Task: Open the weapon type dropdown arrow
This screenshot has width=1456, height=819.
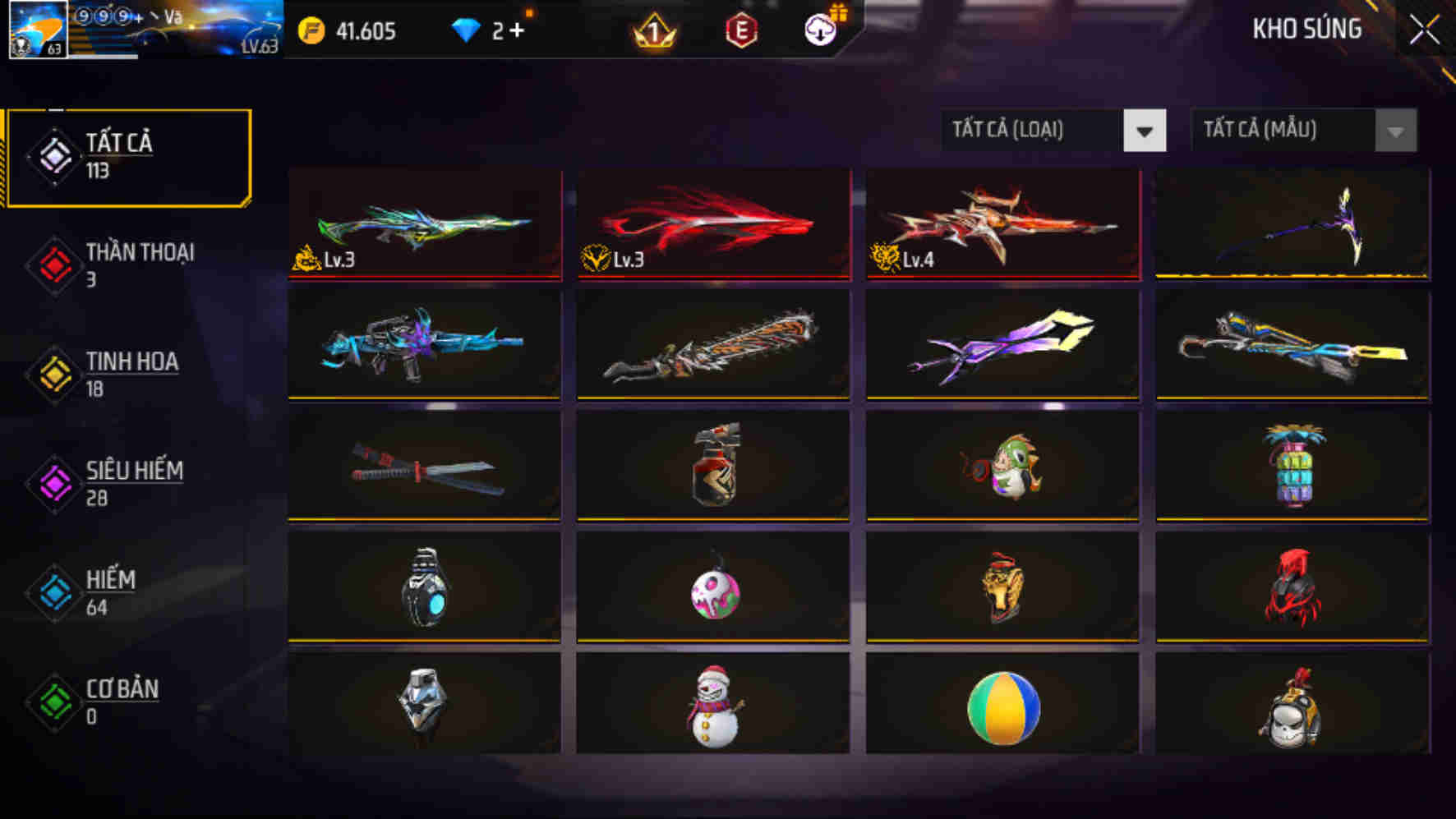Action: coord(1145,131)
